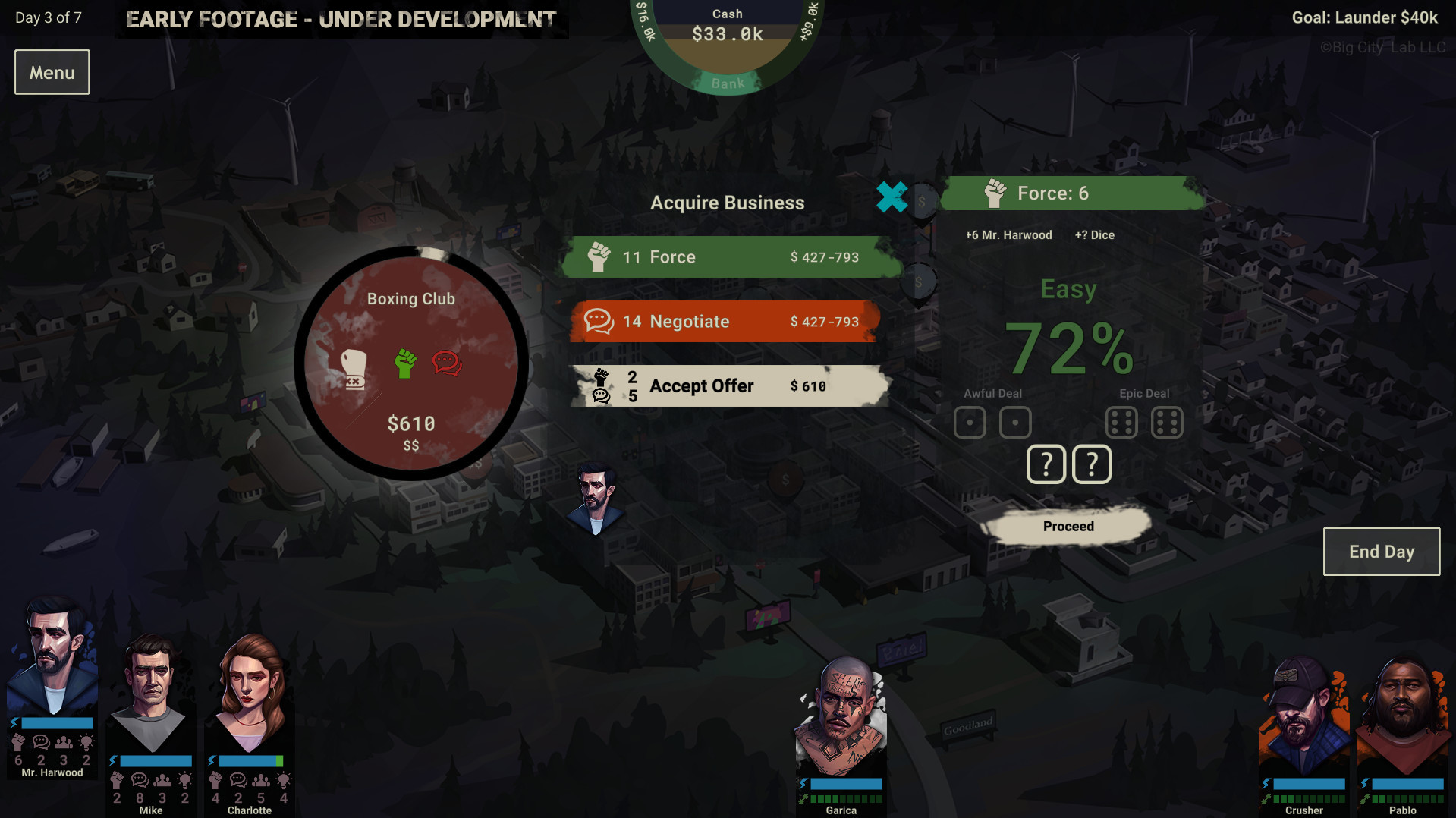Close the Acquire Business panel with the X

coord(892,197)
